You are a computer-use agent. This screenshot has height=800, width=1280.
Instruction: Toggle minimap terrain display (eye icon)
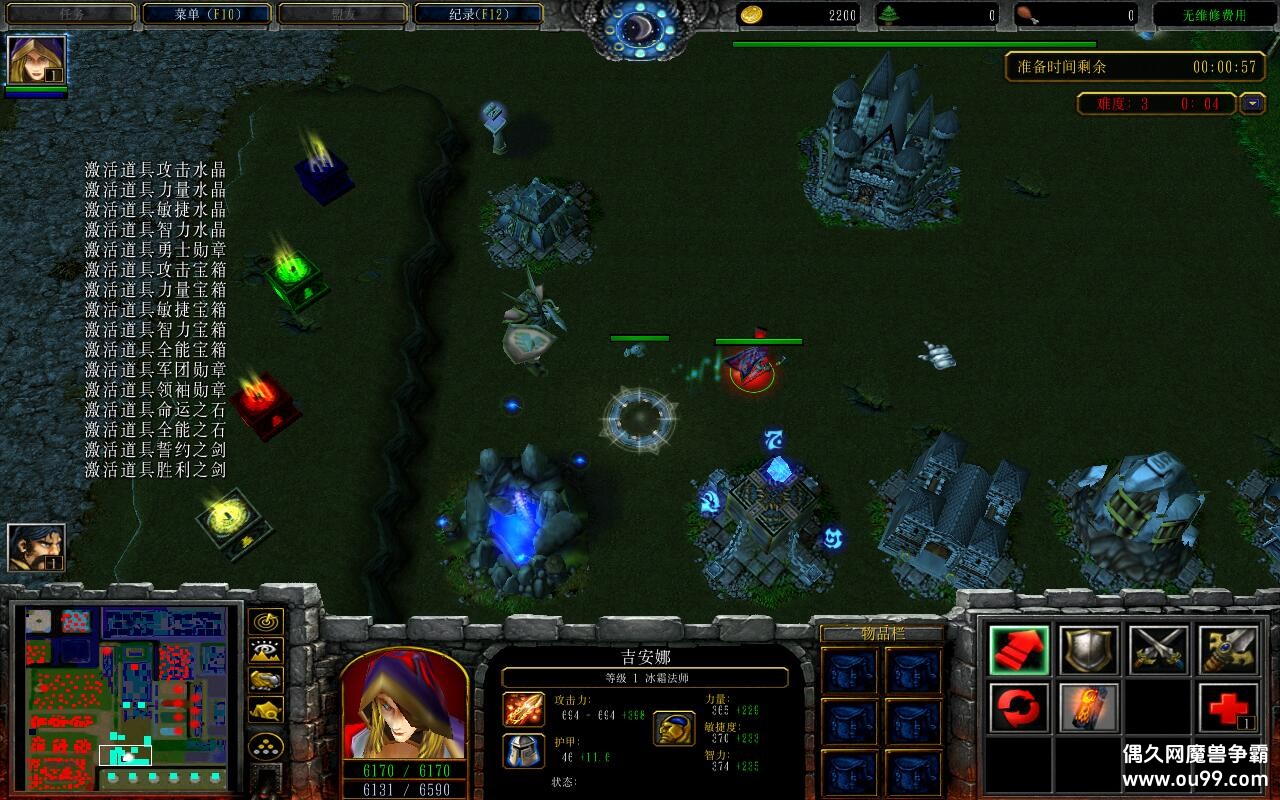[x=265, y=651]
